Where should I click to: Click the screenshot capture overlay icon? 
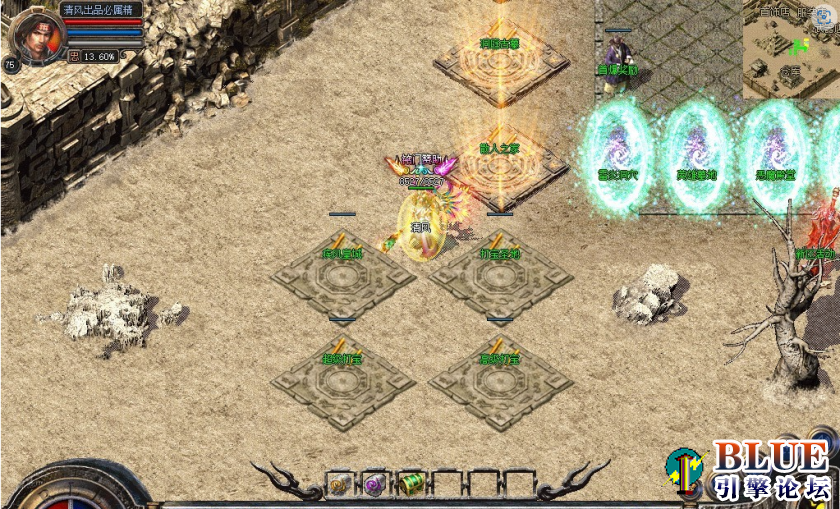click(826, 16)
